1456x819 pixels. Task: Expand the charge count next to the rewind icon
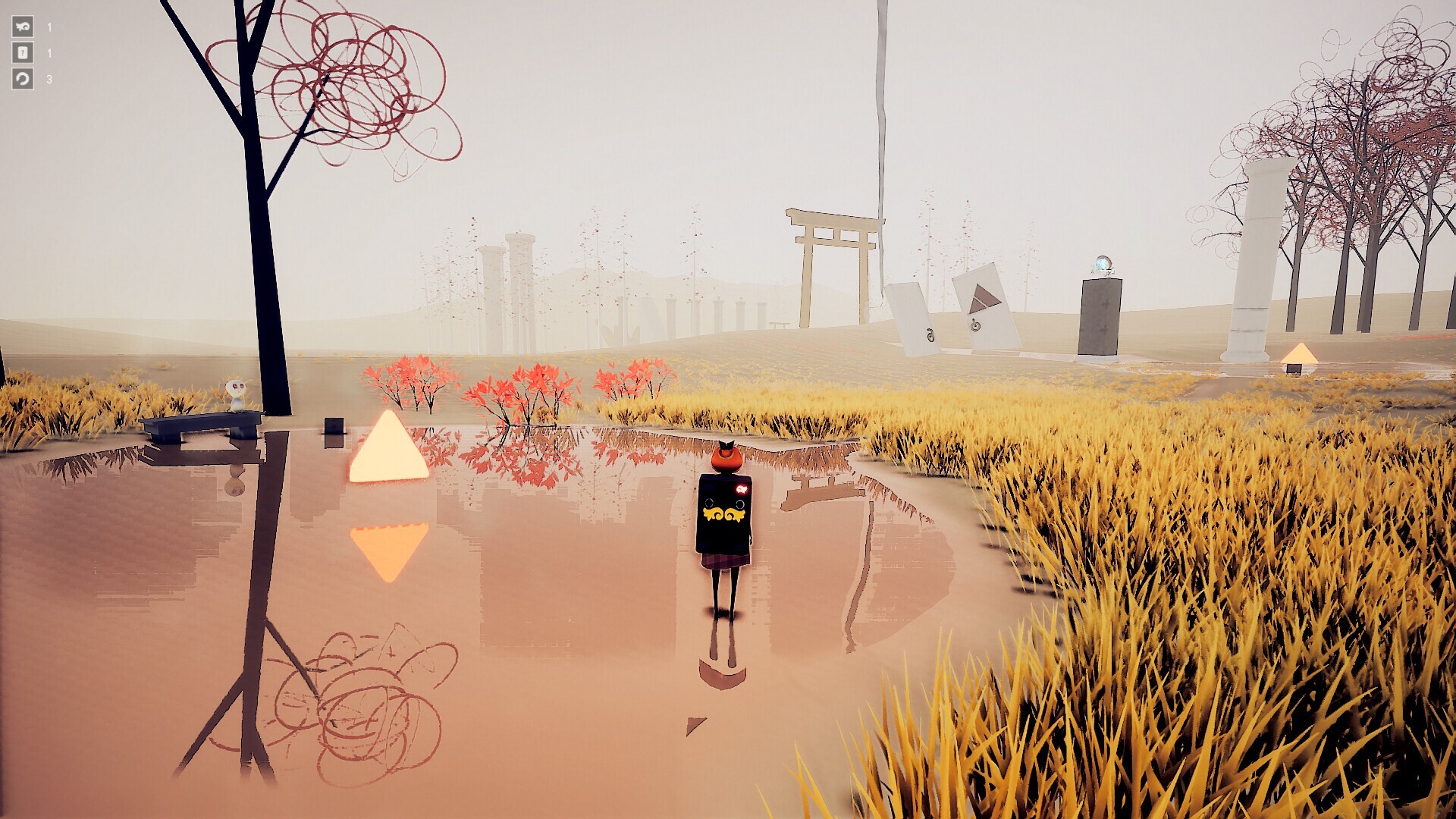[49, 77]
